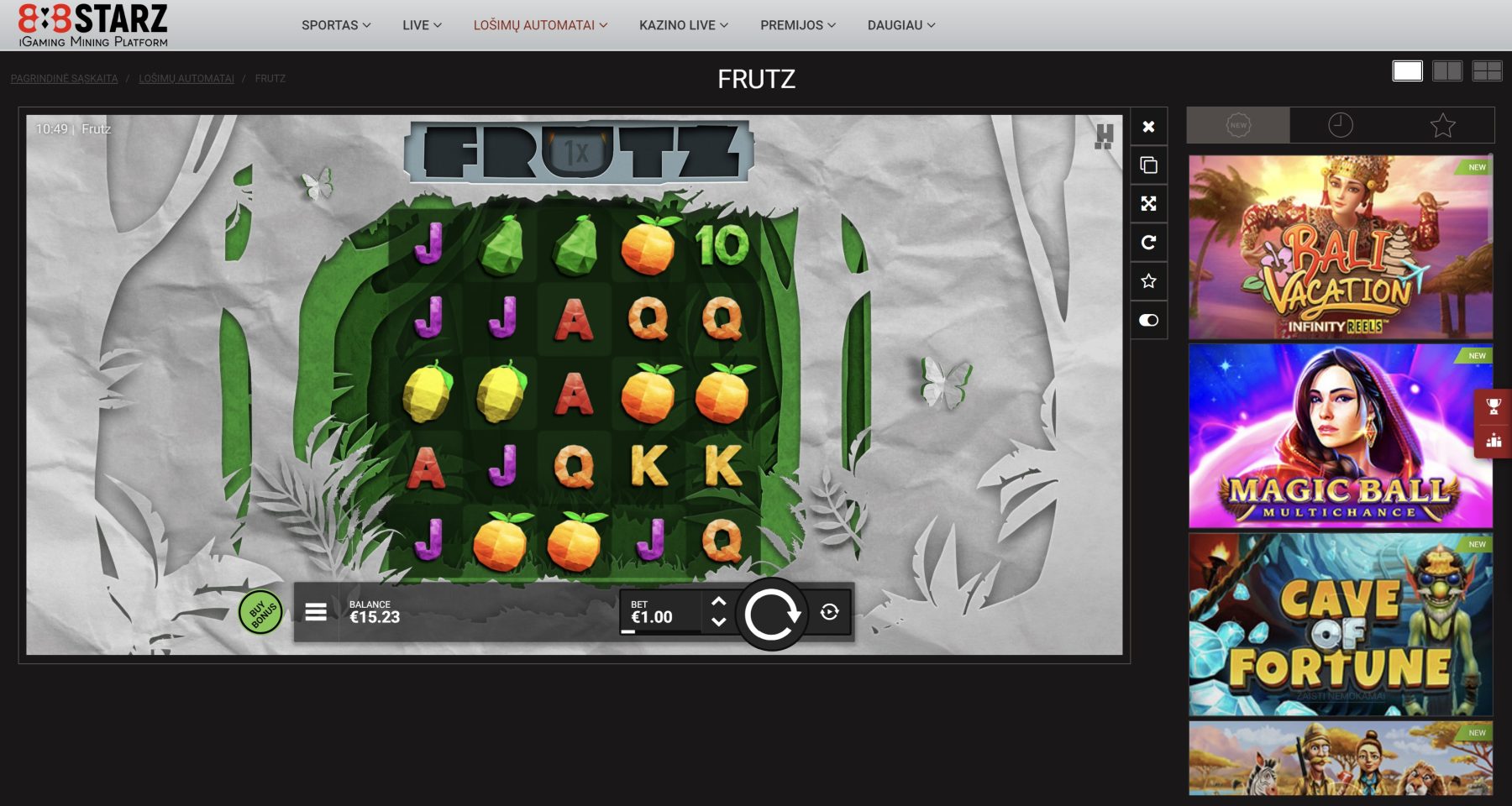1512x806 pixels.
Task: Add Frutz to favorites
Action: (x=1148, y=281)
